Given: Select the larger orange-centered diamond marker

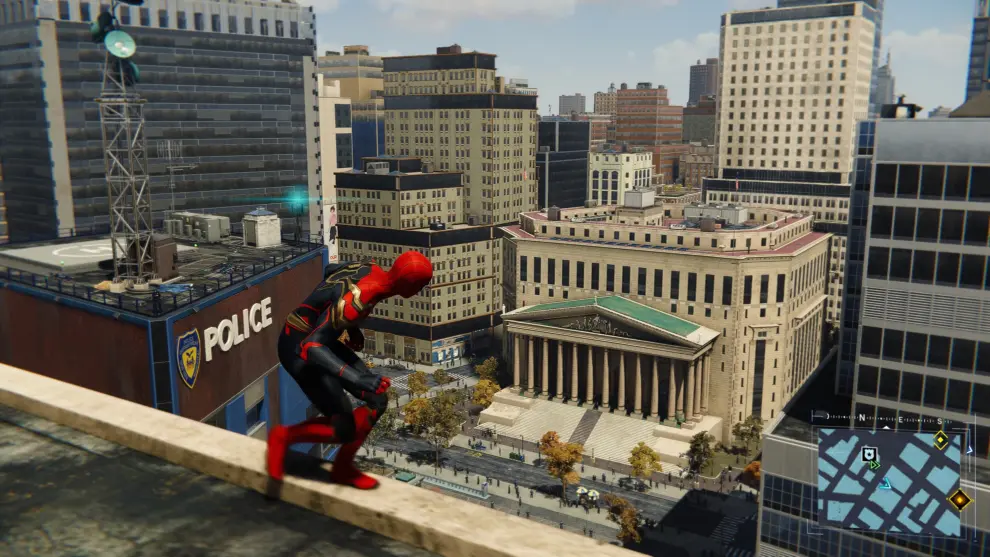Looking at the screenshot, I should 959,499.
